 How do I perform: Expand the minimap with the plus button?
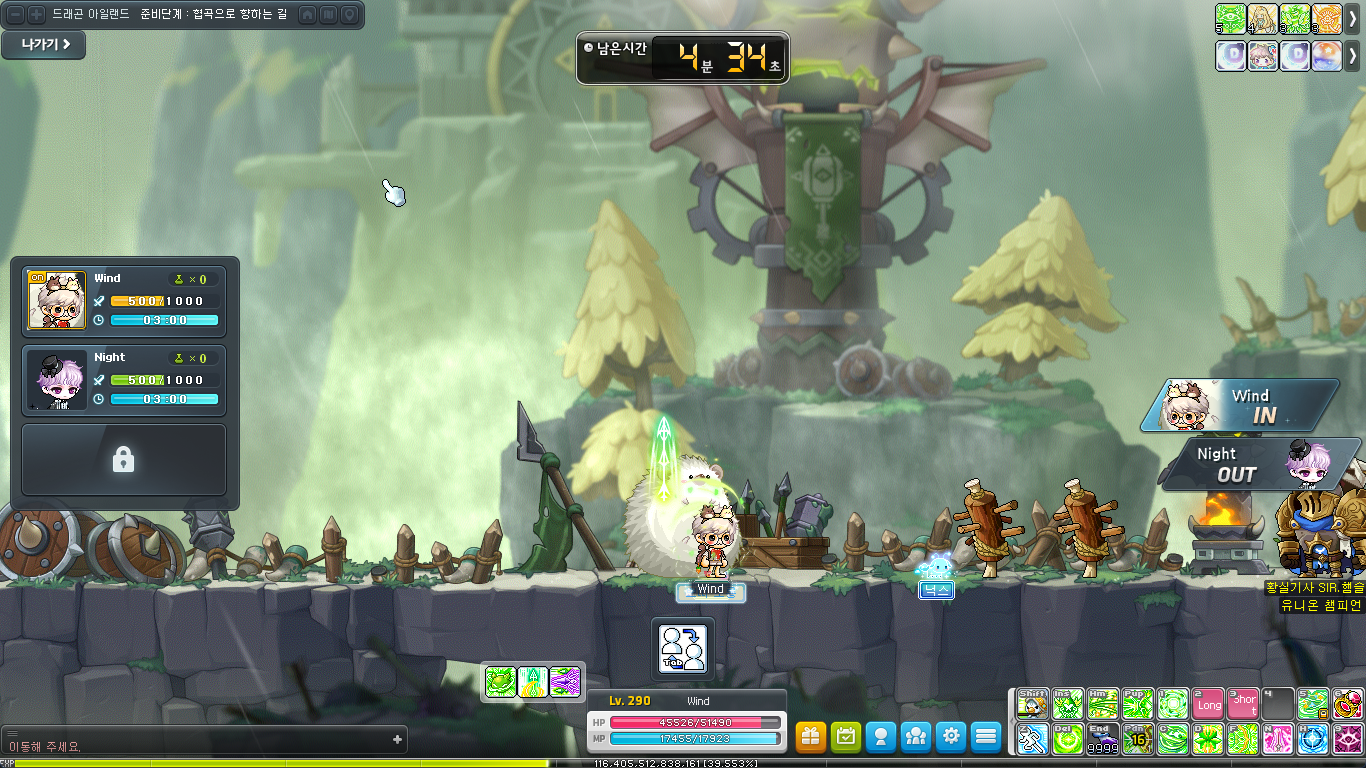pyautogui.click(x=36, y=15)
